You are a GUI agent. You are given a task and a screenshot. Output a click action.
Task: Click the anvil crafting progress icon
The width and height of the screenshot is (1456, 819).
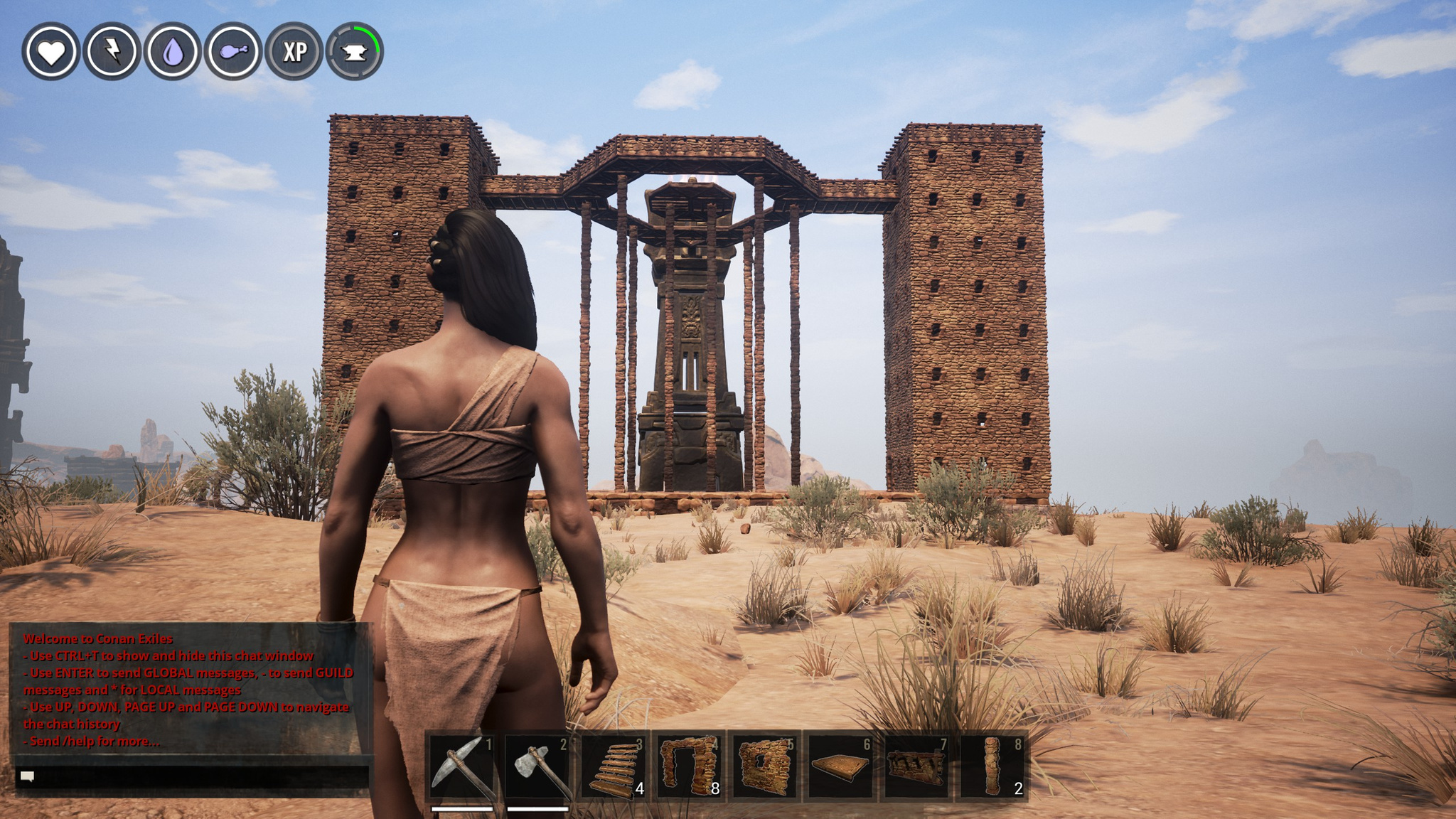pyautogui.click(x=355, y=51)
